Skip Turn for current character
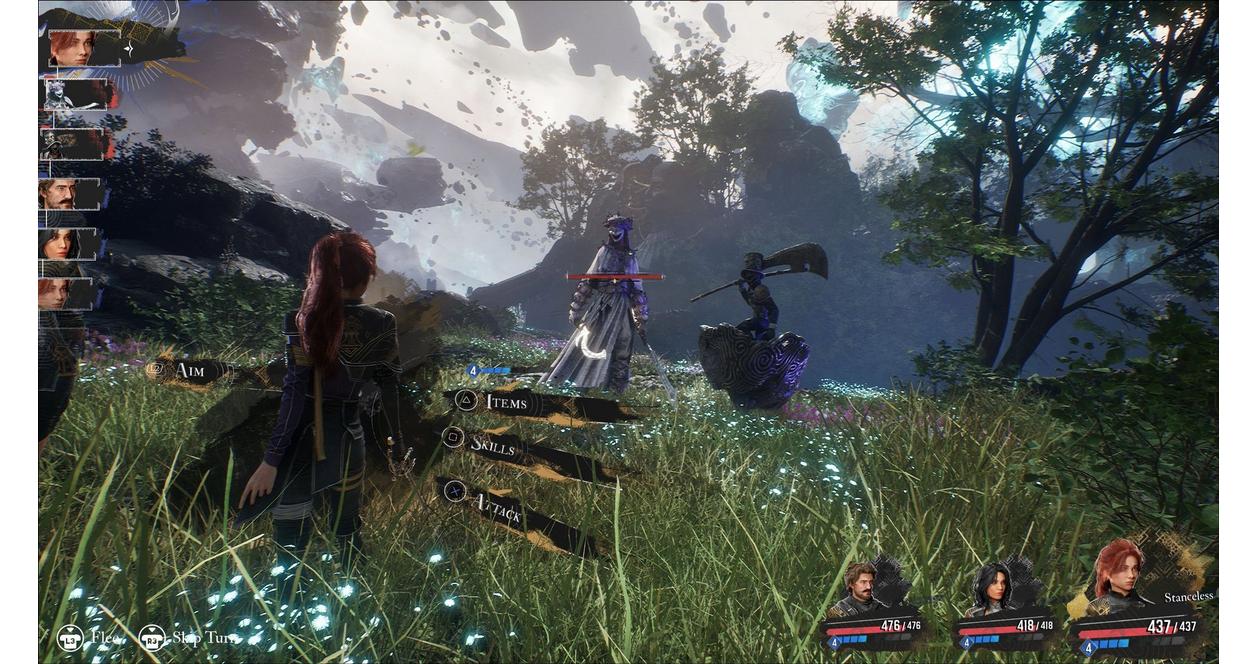 (188, 637)
